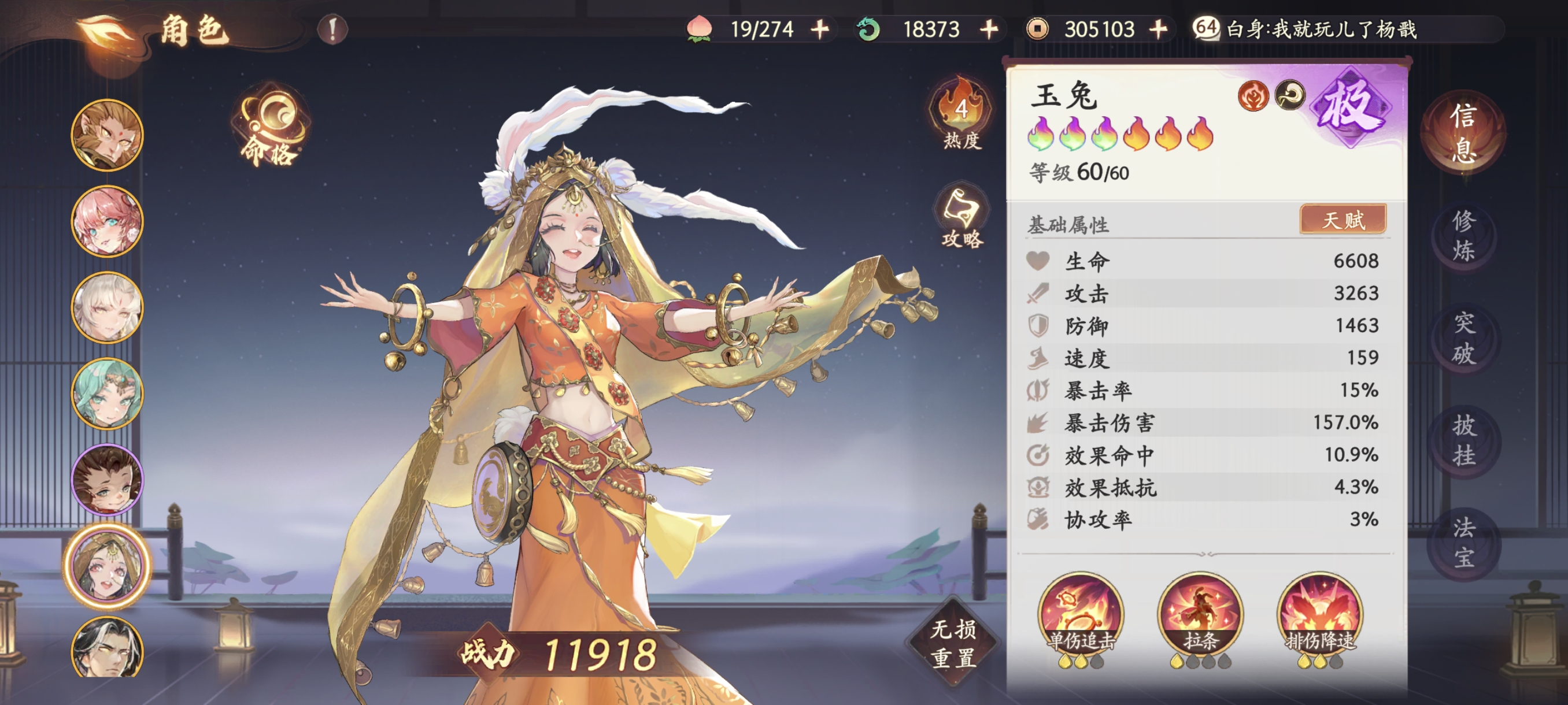Image resolution: width=1568 pixels, height=705 pixels.
Task: View the 排伤降速 skill
Action: (x=1319, y=614)
